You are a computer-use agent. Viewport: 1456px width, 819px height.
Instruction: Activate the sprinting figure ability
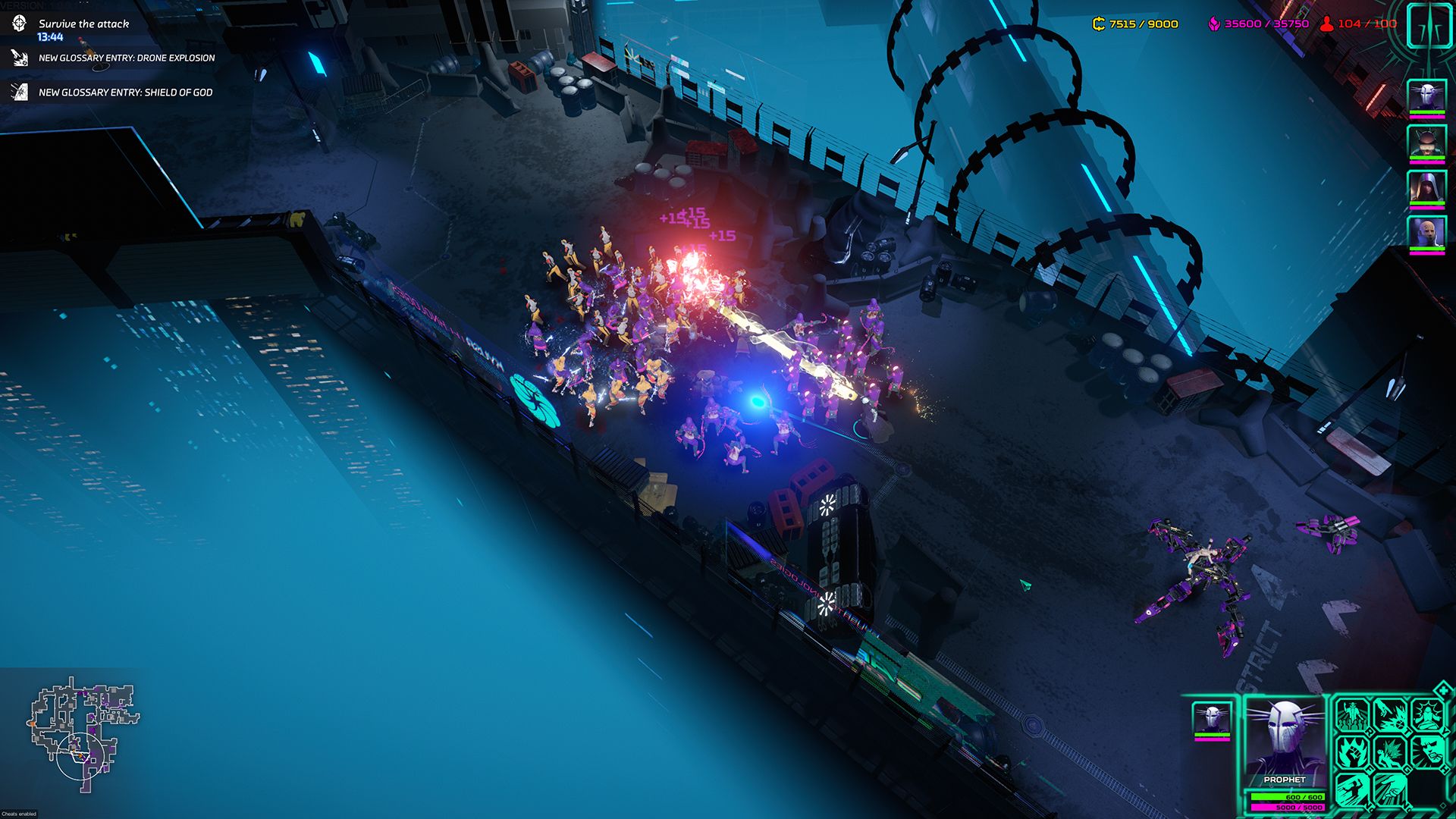click(1352, 789)
